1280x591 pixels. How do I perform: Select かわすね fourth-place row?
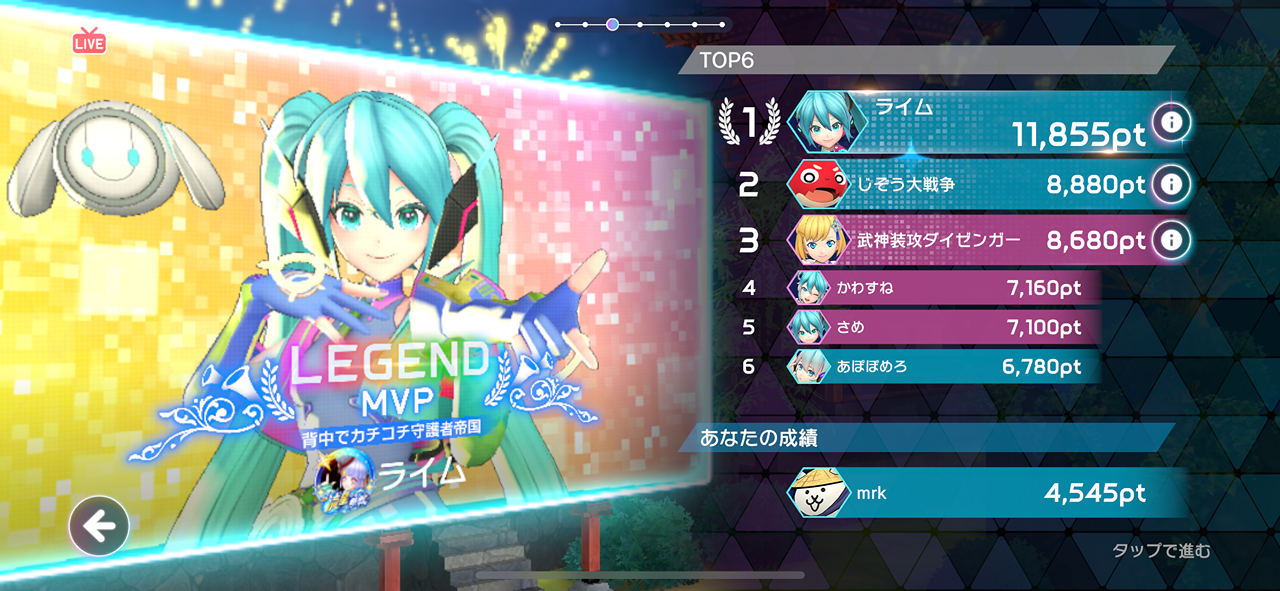coord(940,289)
